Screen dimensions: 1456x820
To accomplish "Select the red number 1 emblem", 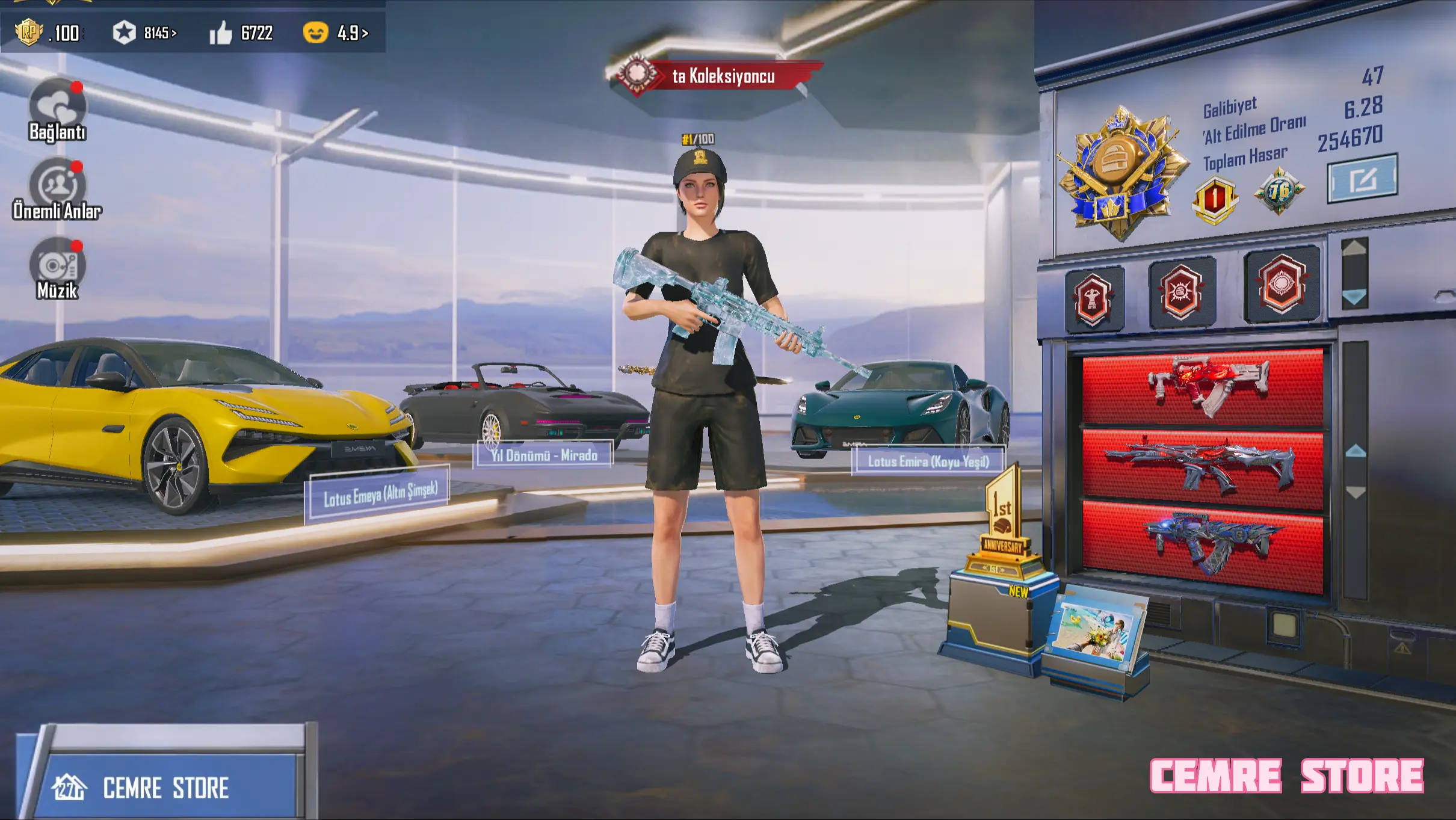I will 1215,199.
